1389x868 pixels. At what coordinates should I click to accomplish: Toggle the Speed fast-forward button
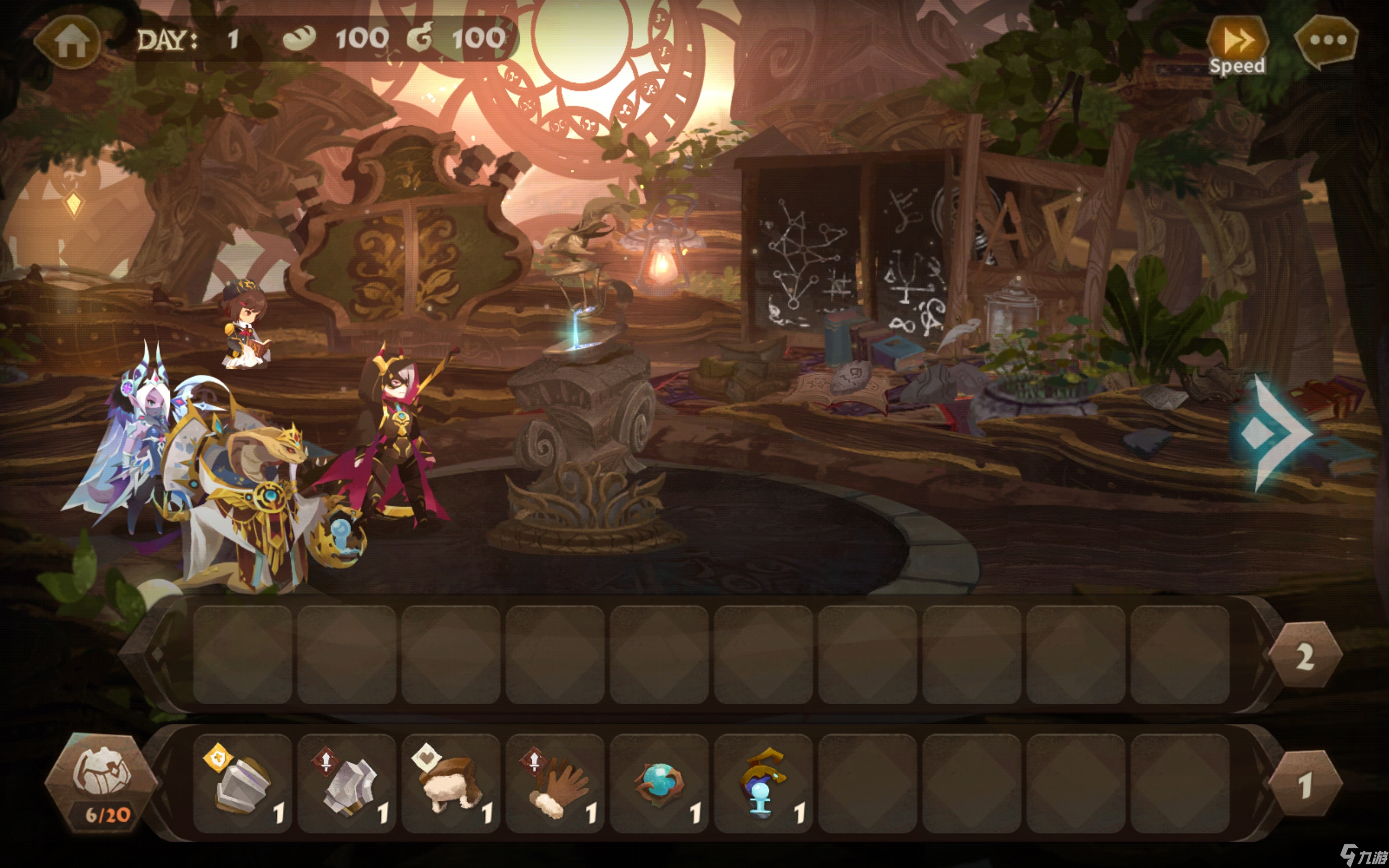[1237, 45]
